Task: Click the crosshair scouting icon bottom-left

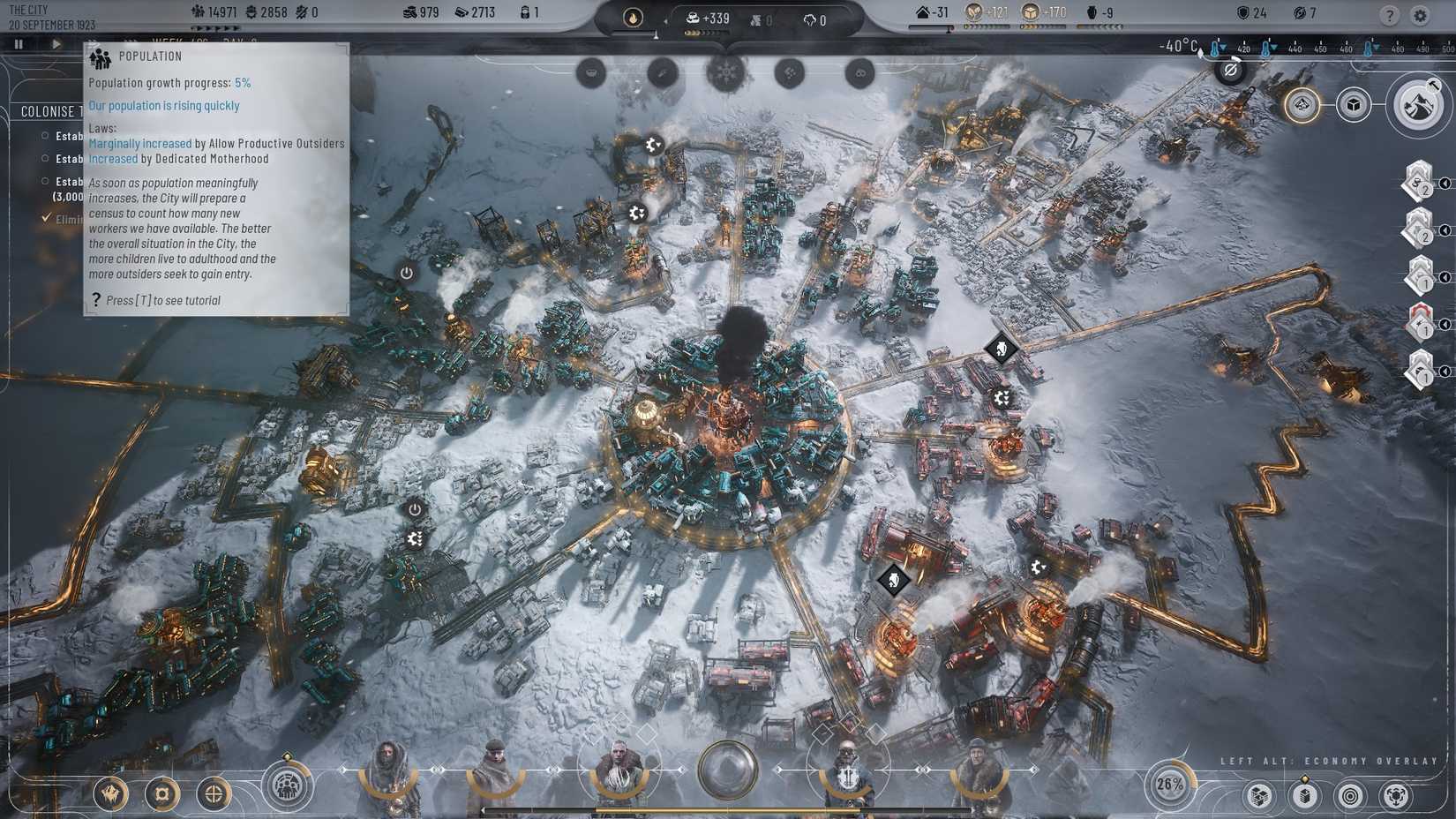Action: 214,793
